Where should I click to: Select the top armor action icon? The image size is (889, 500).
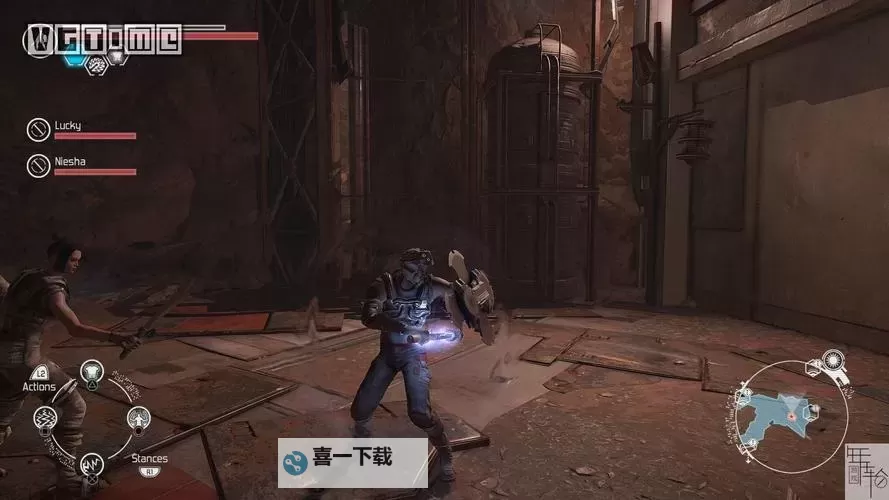click(92, 372)
